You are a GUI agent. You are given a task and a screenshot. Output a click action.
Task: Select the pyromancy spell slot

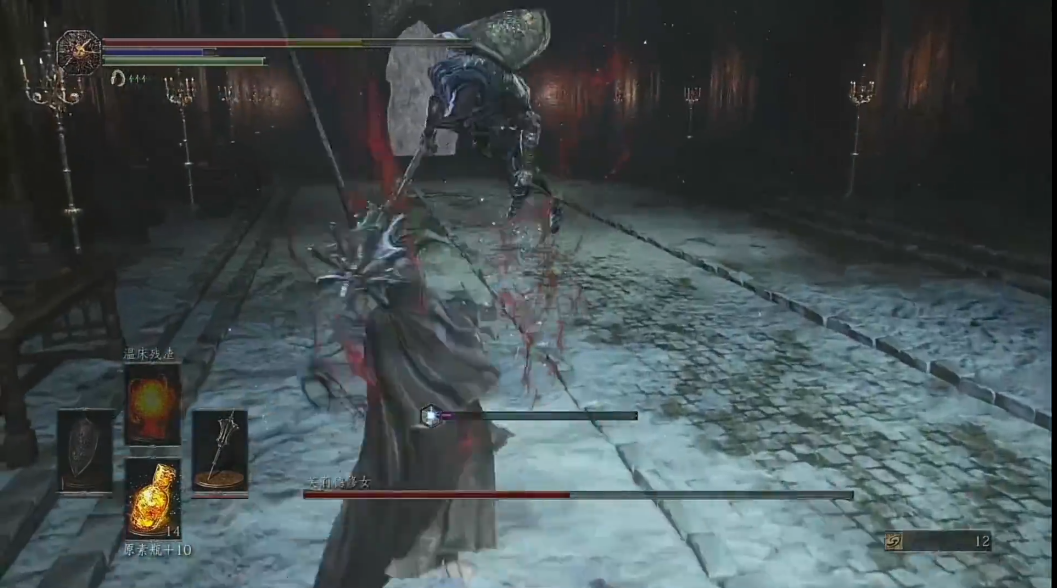(153, 403)
